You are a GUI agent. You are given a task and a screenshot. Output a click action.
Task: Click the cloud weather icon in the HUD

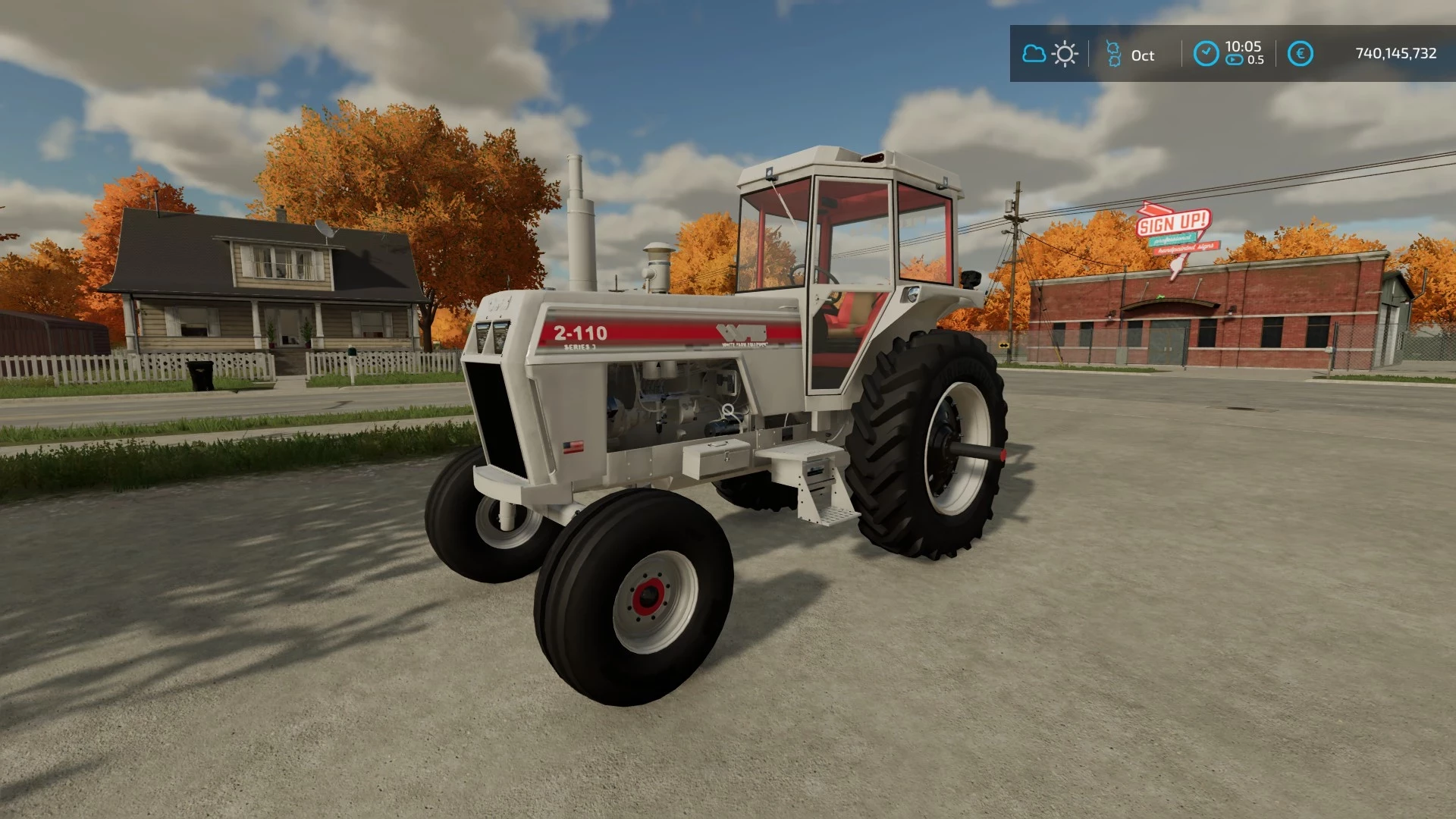tap(1033, 55)
